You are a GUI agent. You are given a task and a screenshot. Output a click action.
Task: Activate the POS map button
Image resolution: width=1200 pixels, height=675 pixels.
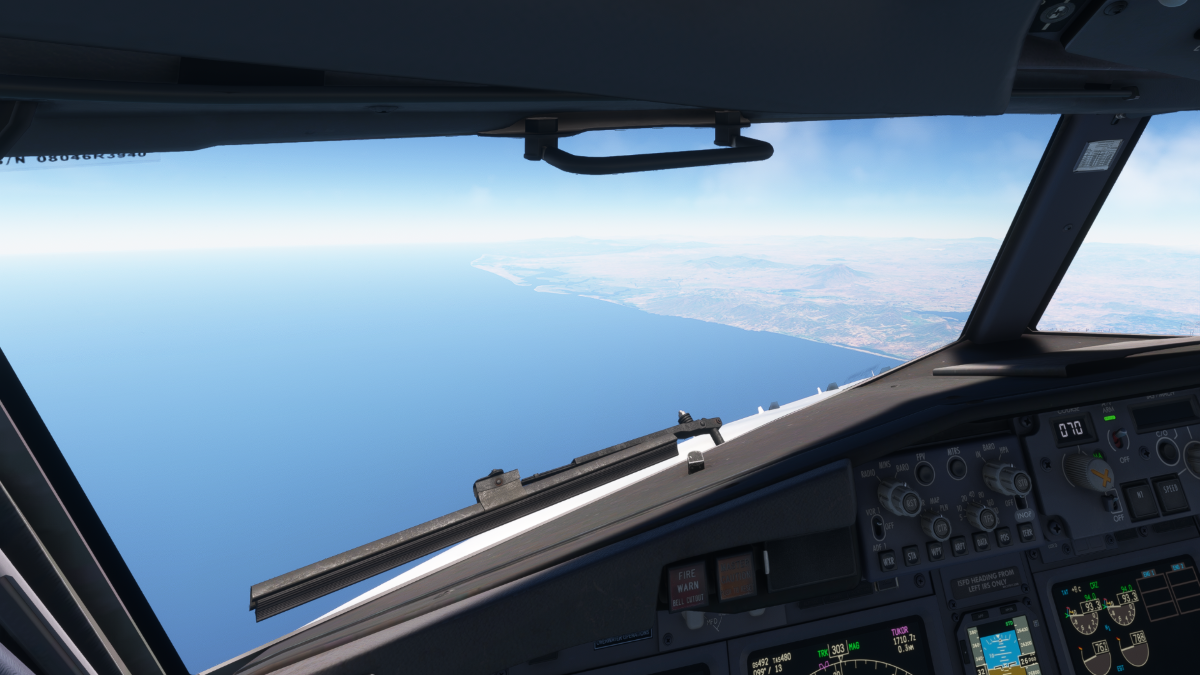[x=1003, y=536]
